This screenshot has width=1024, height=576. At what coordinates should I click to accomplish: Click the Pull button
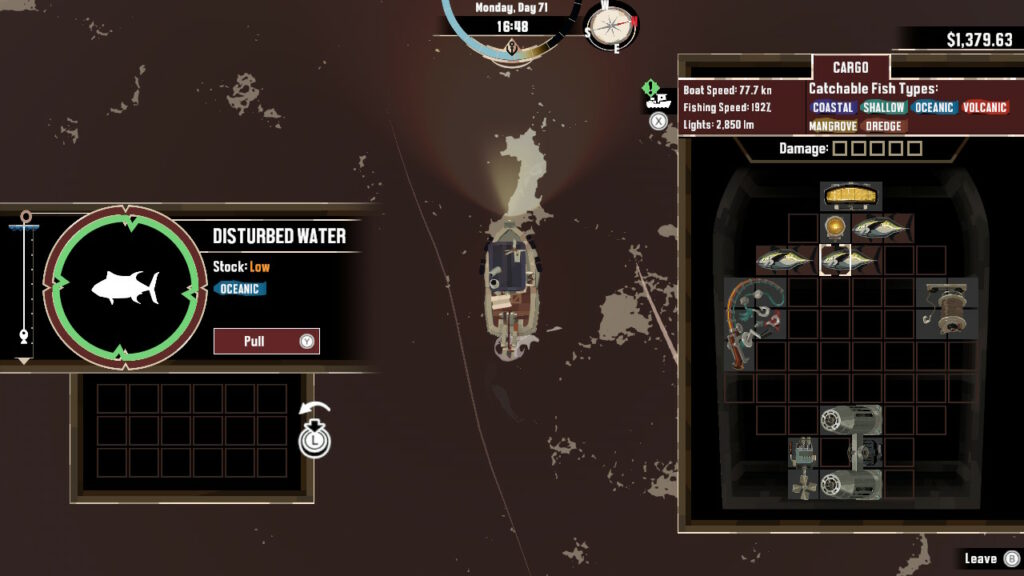coord(266,341)
